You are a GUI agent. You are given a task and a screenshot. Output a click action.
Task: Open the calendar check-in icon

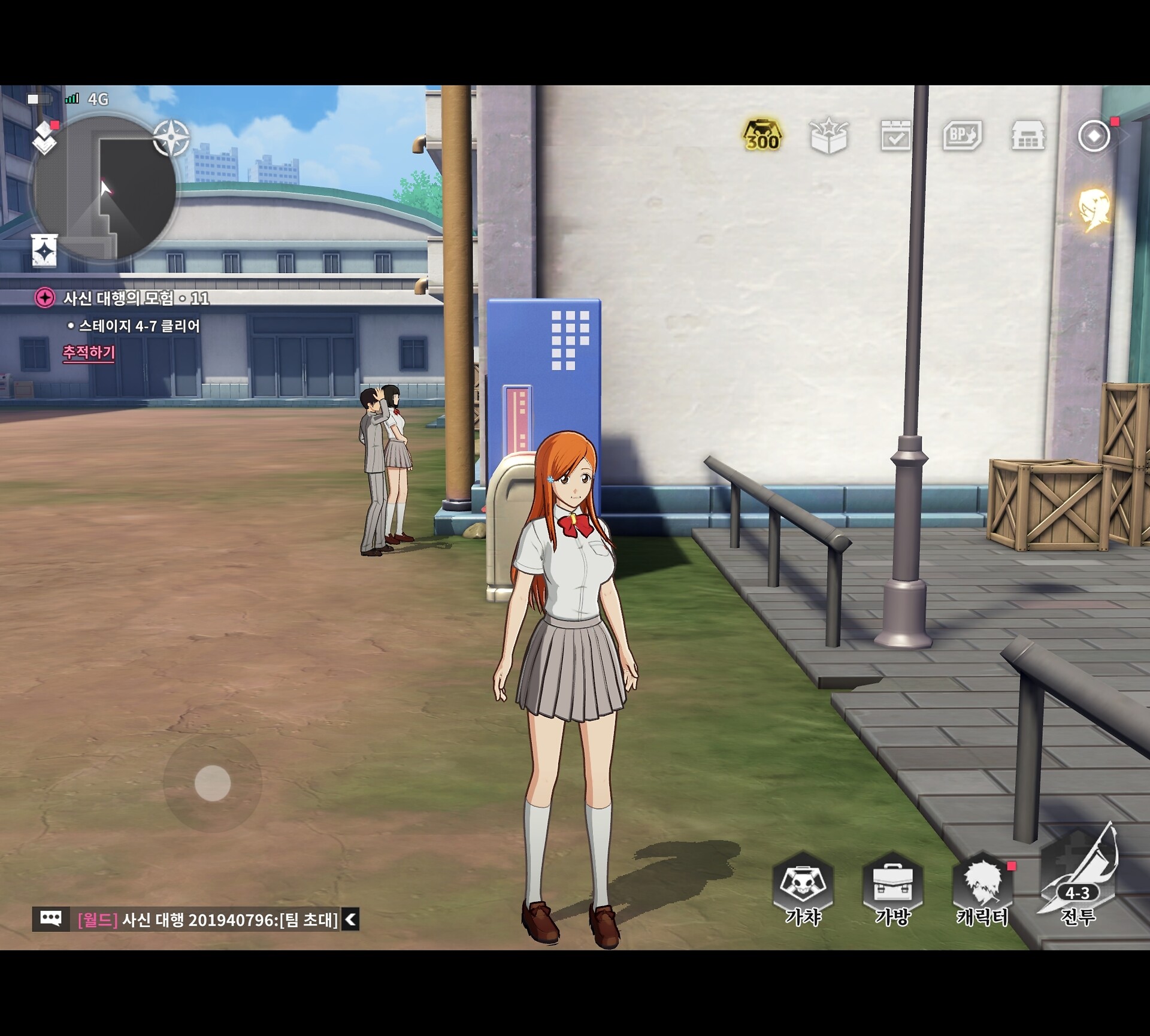(895, 136)
